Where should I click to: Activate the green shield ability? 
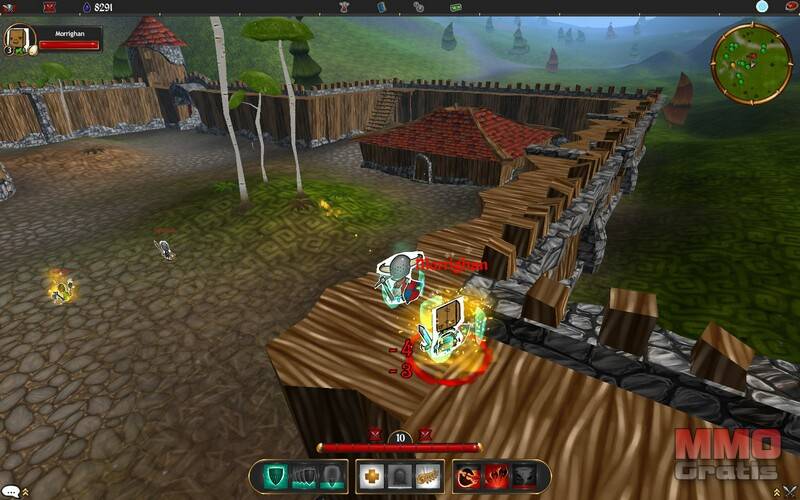coord(272,476)
